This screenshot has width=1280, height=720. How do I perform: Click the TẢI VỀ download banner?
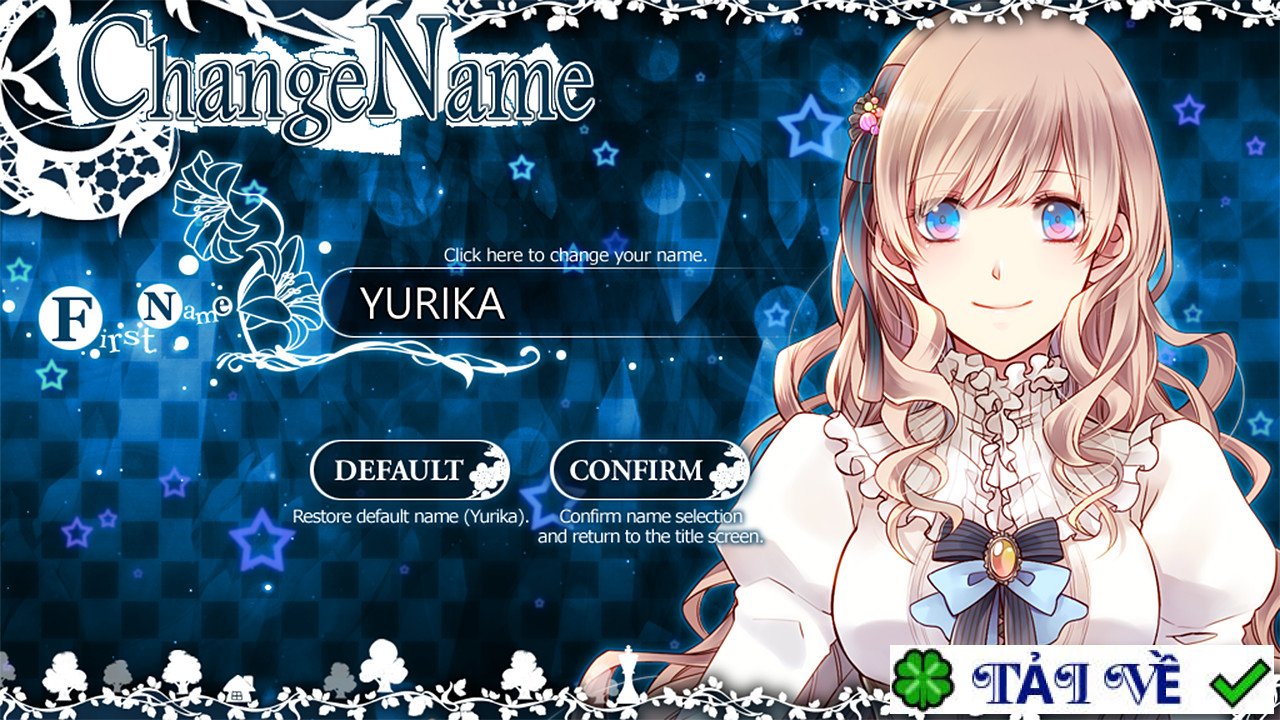coord(1081,681)
